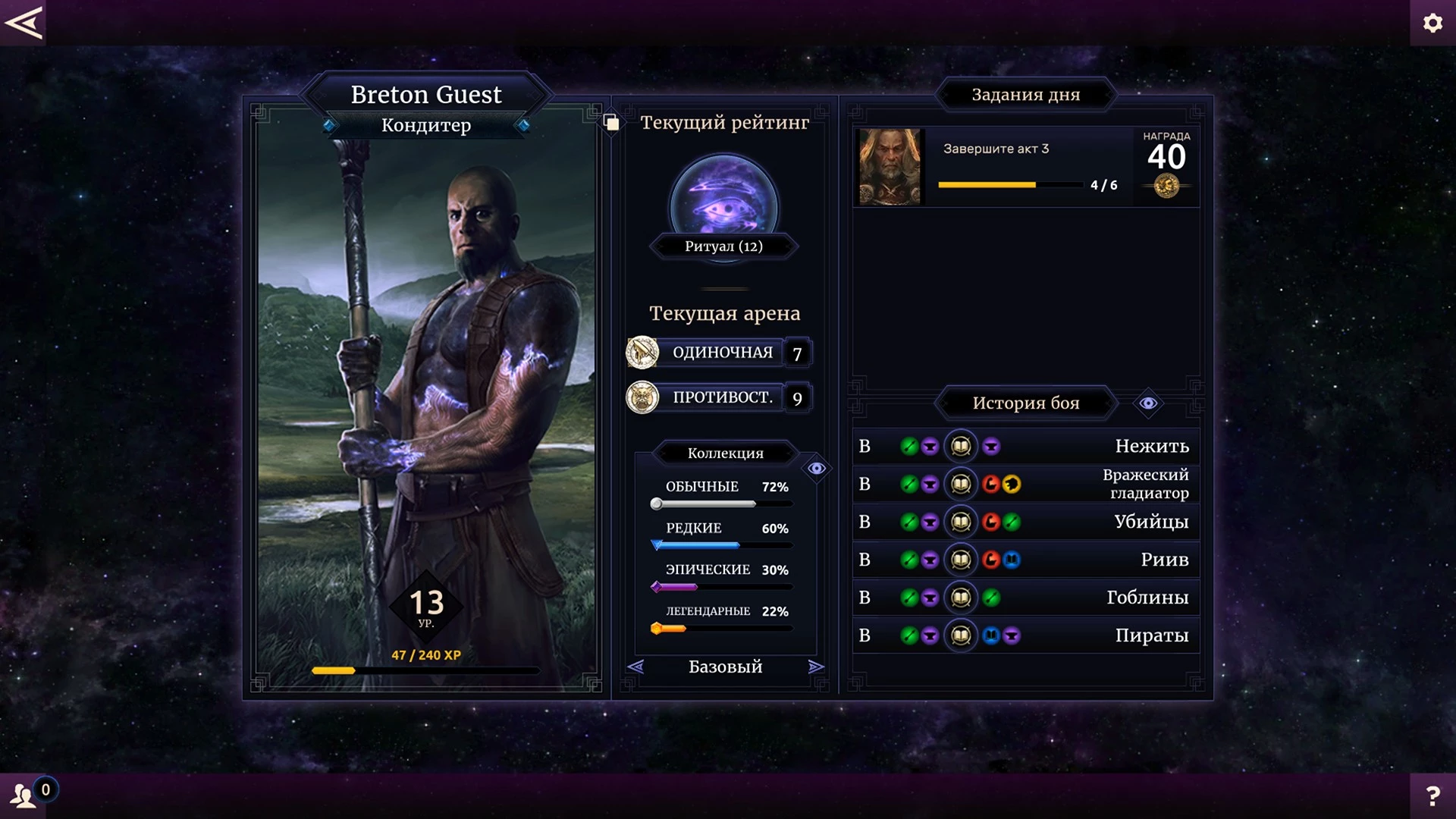This screenshot has width=1456, height=819.
Task: Select previous title with left blue diamond
Action: pos(329,125)
